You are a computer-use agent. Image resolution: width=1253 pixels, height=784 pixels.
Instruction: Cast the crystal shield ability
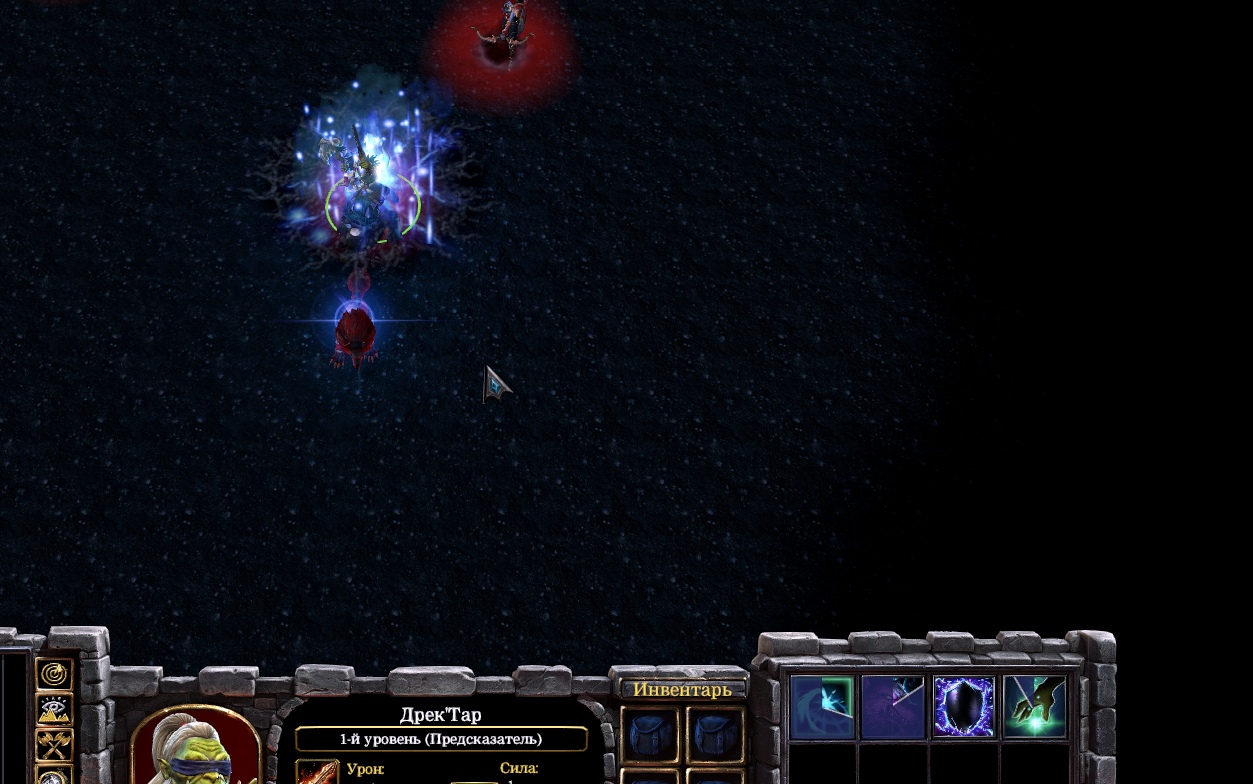pyautogui.click(x=964, y=707)
